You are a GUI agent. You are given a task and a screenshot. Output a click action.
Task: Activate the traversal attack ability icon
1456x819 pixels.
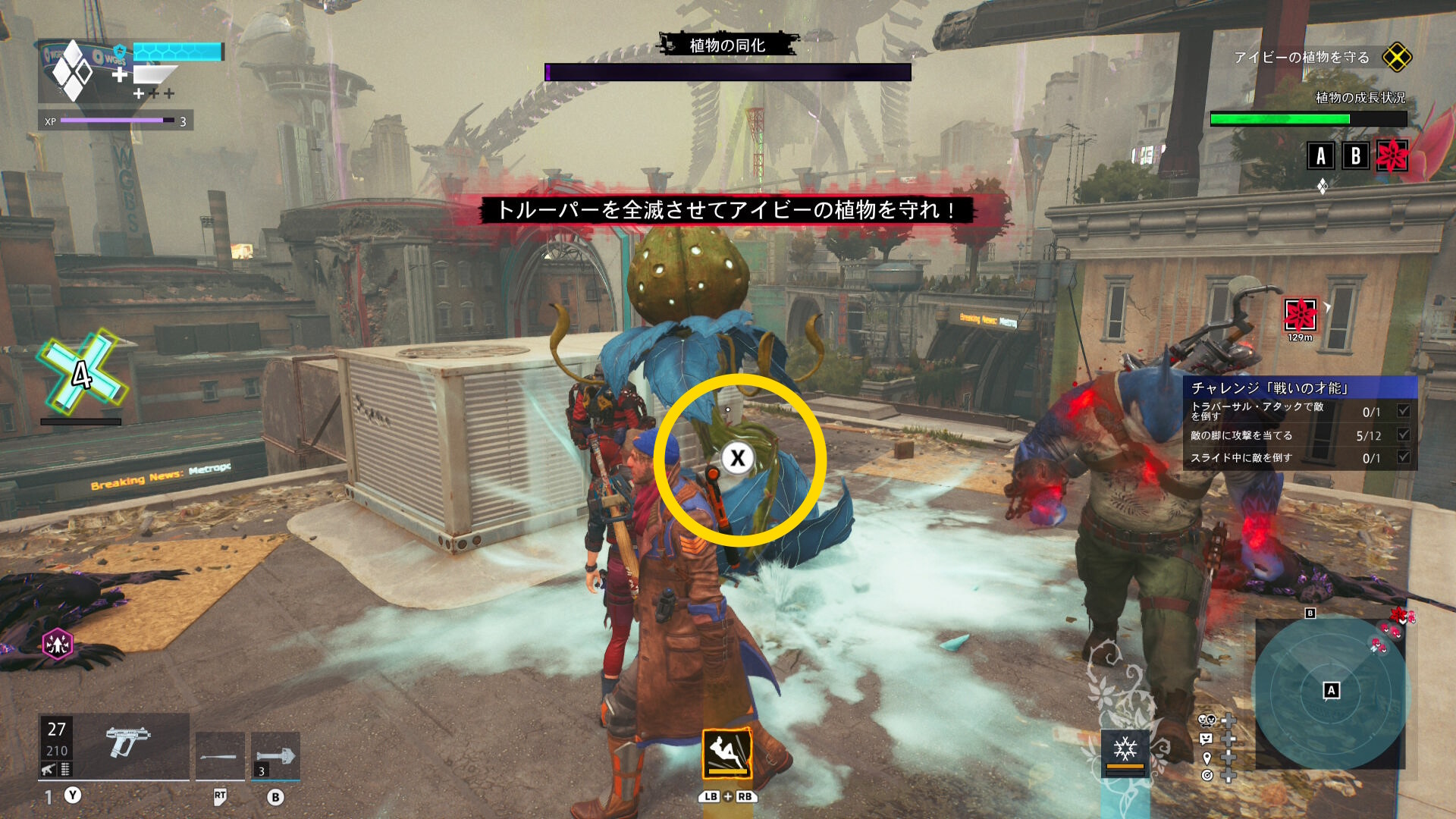coord(727,754)
